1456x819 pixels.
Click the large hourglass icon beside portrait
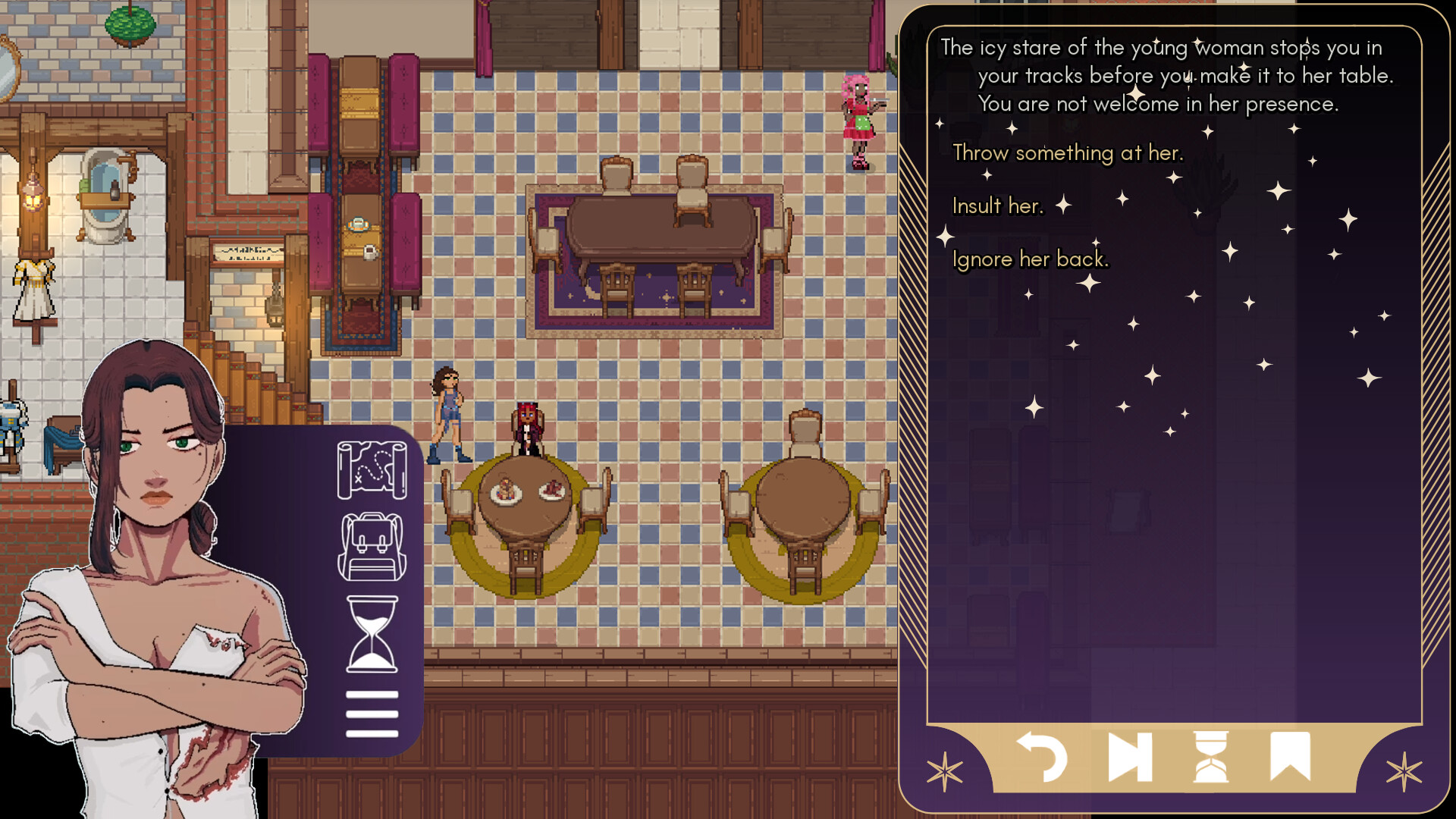[372, 634]
